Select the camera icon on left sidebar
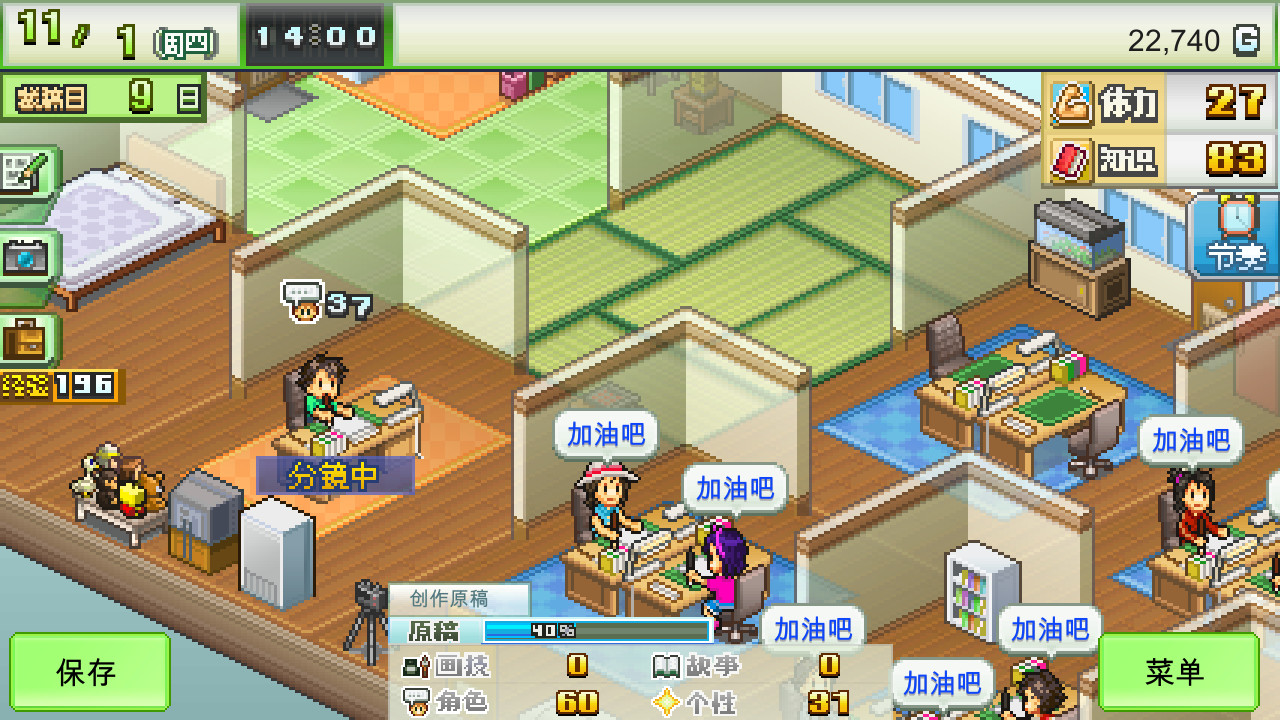The width and height of the screenshot is (1280, 720). (x=28, y=260)
